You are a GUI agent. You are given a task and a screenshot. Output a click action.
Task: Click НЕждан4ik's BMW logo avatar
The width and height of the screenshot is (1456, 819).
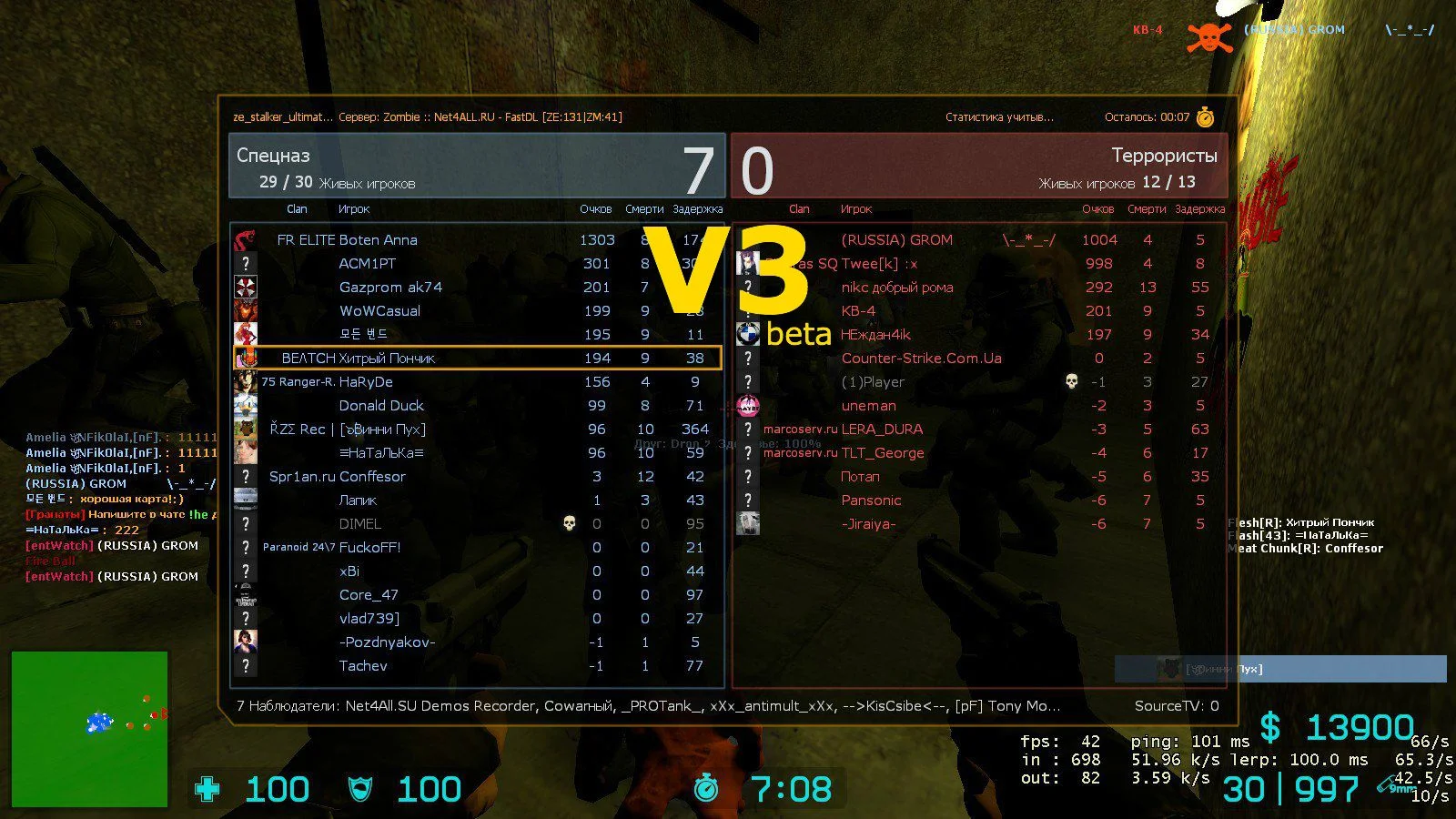tap(748, 334)
